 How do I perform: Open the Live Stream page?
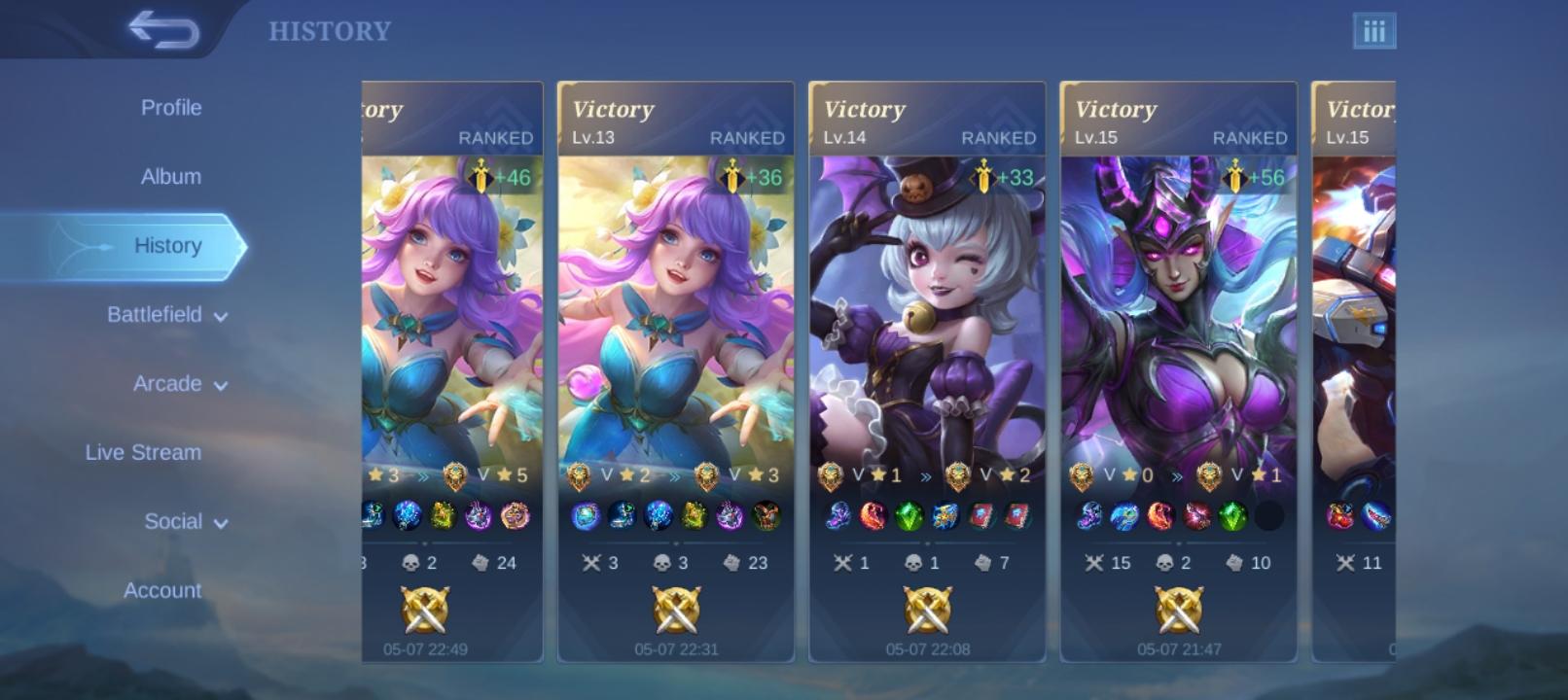143,452
